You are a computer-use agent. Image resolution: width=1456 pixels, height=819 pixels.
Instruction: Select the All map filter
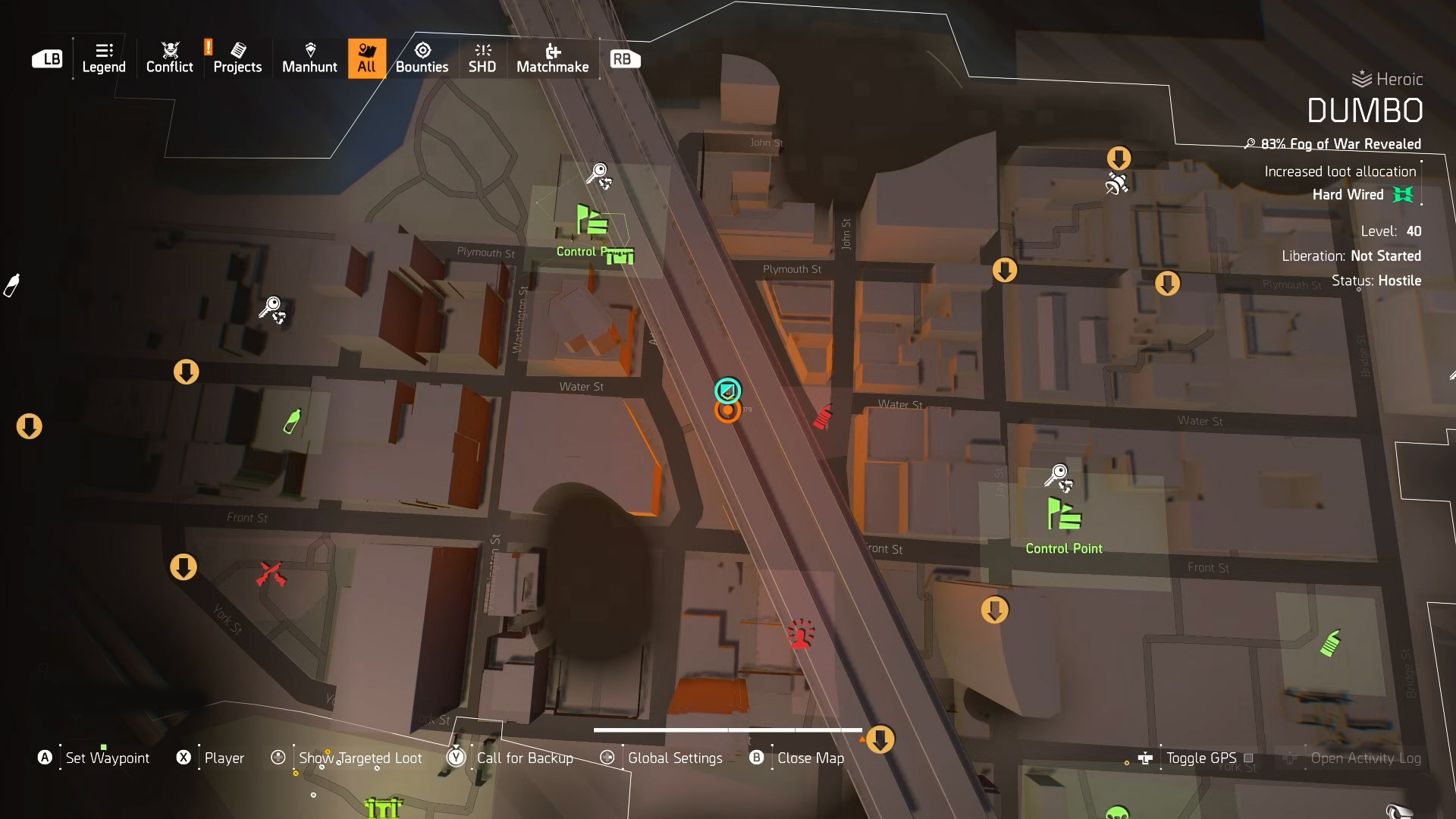[367, 58]
